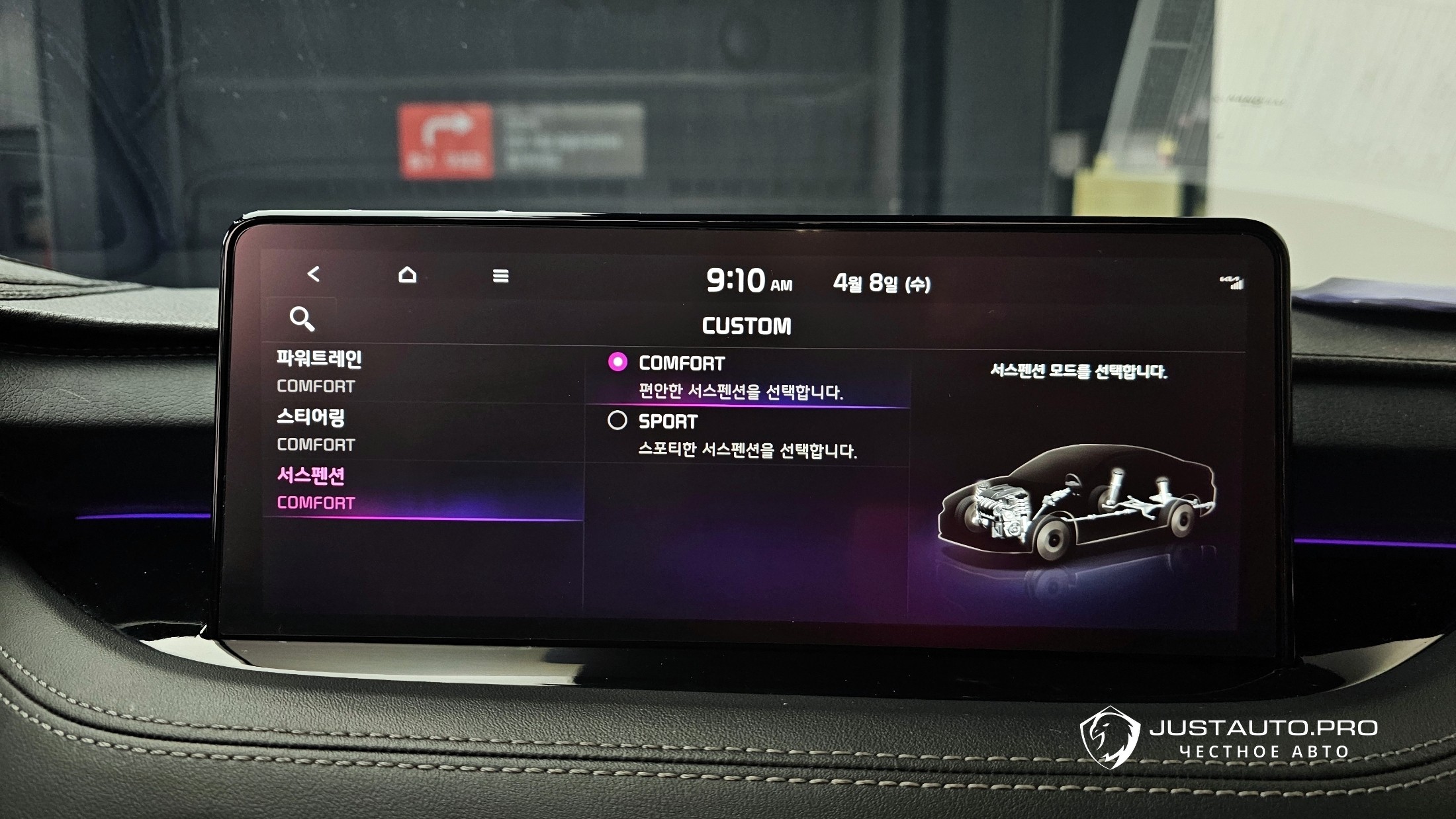Tap the back arrow button
Screen dimensions: 1456x819
click(x=314, y=274)
